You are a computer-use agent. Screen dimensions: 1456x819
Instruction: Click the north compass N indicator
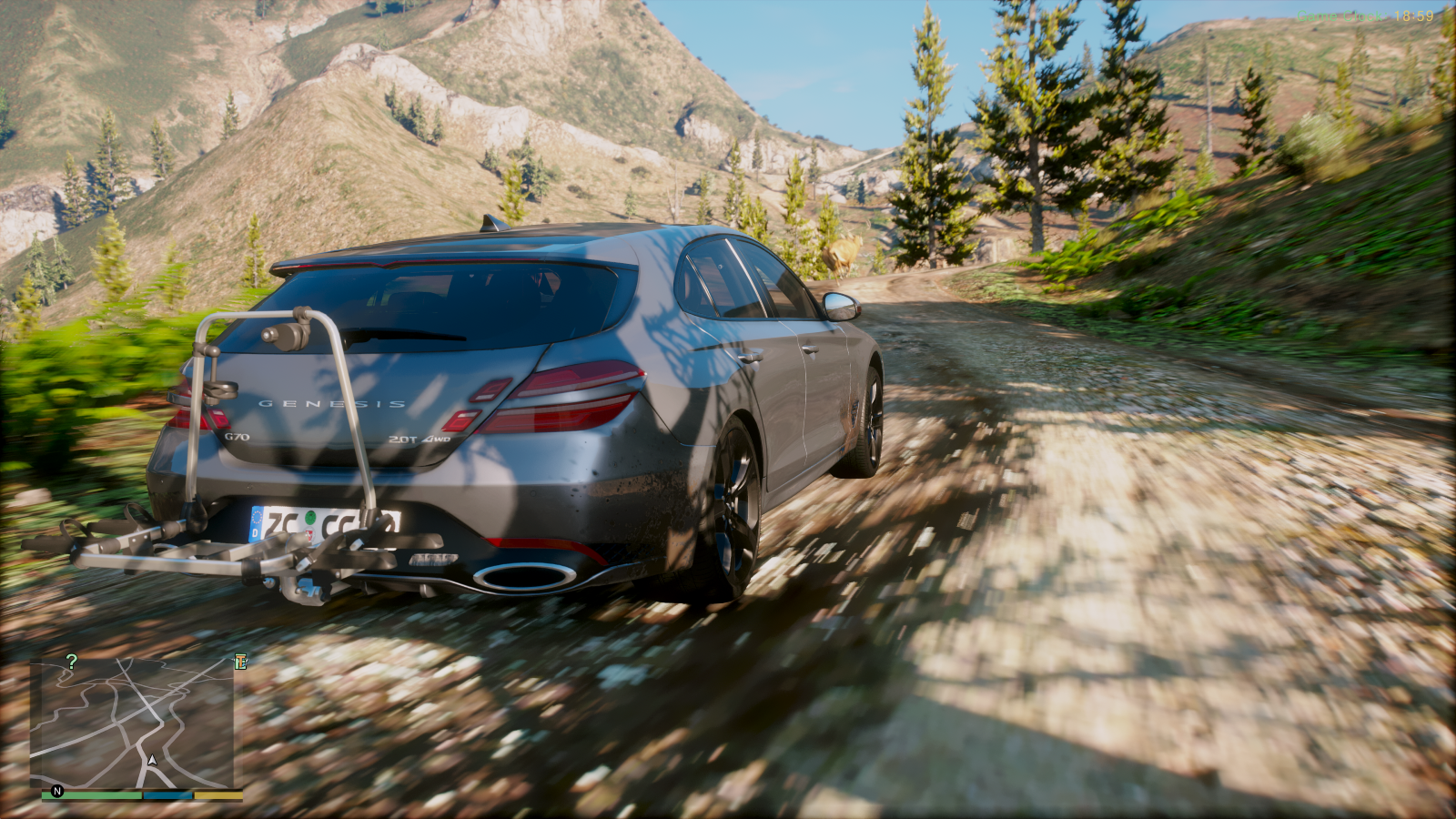[x=57, y=791]
